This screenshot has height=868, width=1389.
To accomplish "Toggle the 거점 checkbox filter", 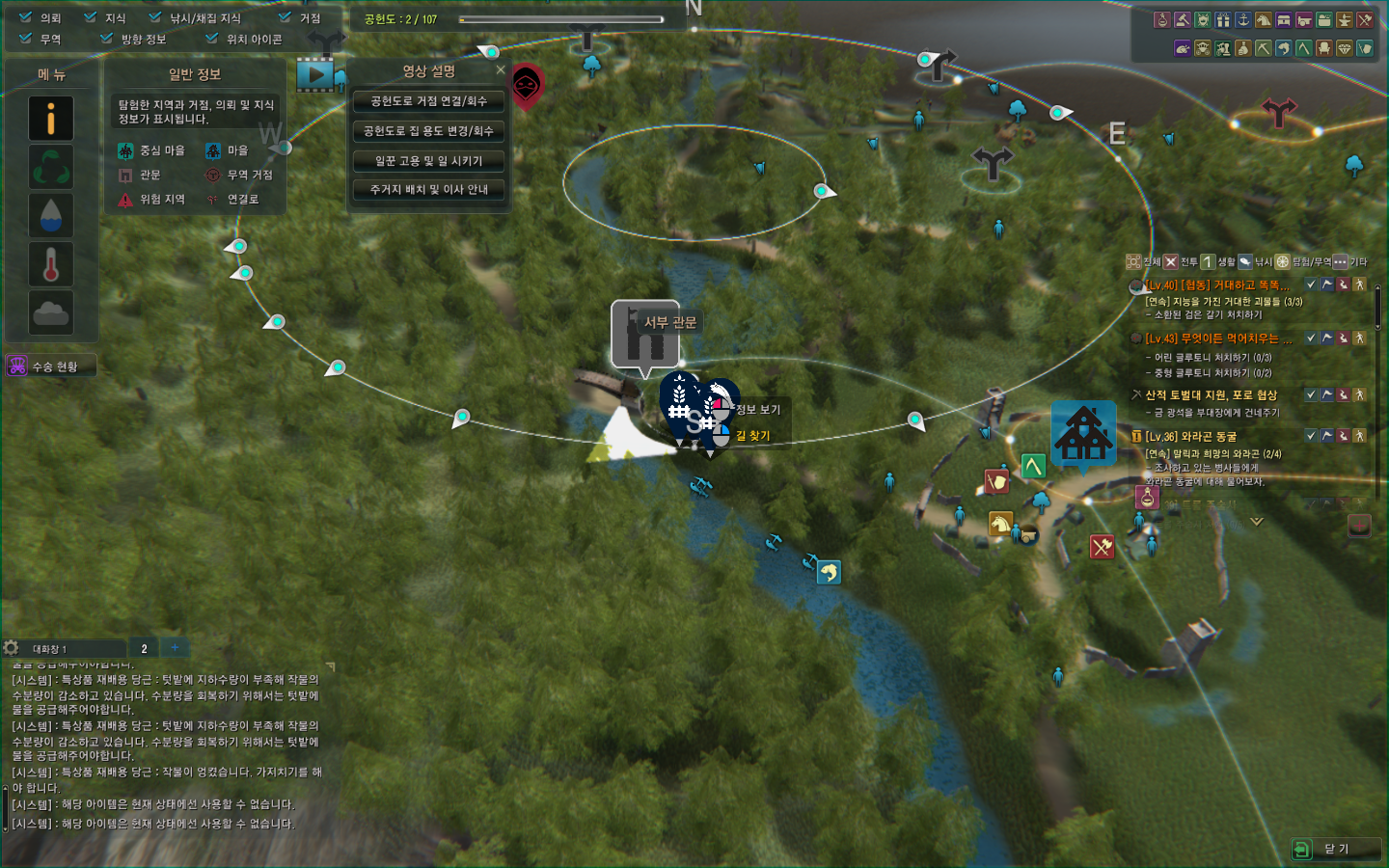I will click(x=285, y=17).
